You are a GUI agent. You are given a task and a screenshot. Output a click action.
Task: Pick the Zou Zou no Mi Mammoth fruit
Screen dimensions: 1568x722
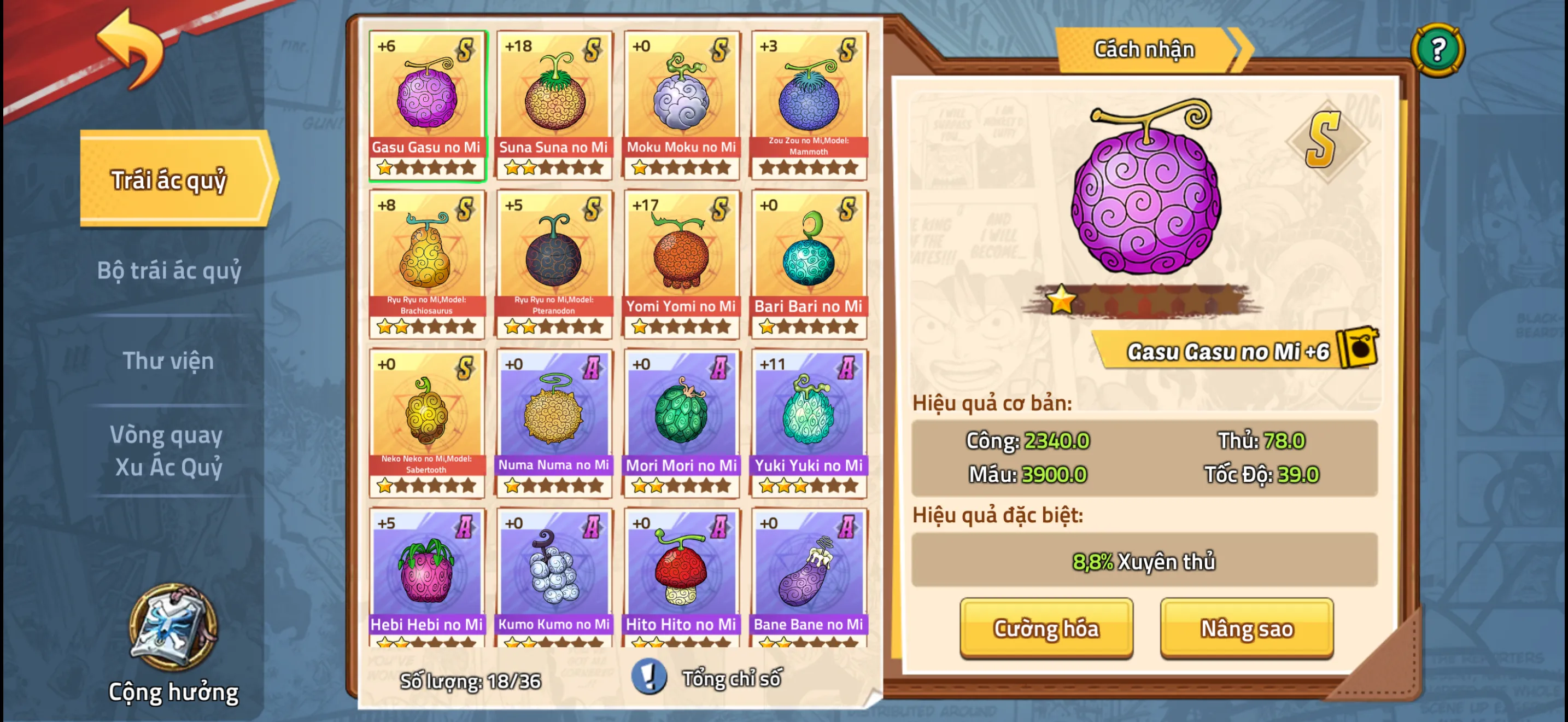pyautogui.click(x=809, y=104)
